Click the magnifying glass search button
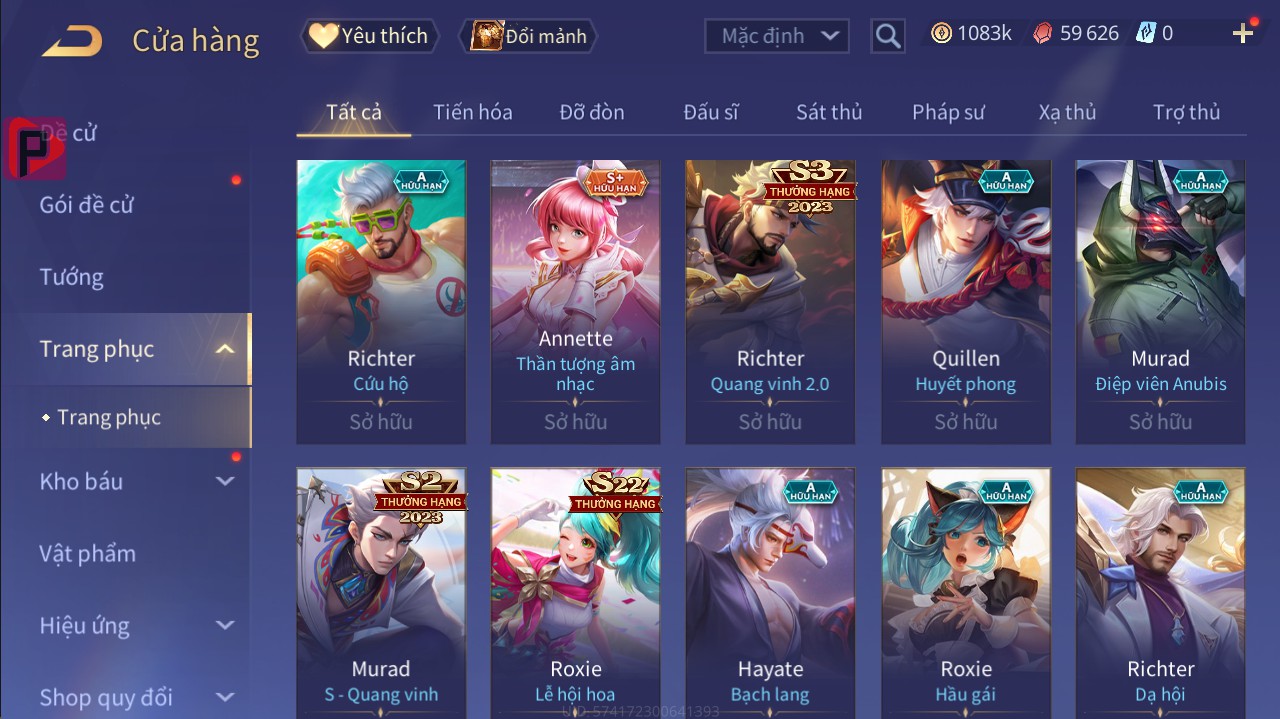1280x719 pixels. [887, 37]
